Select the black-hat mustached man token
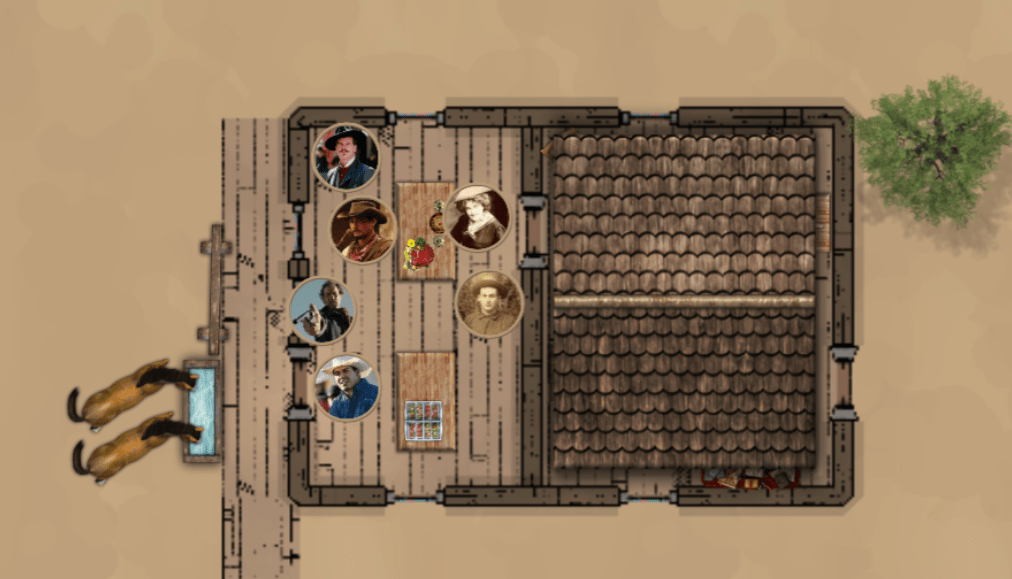Screen dimensions: 1012x579 pos(346,157)
